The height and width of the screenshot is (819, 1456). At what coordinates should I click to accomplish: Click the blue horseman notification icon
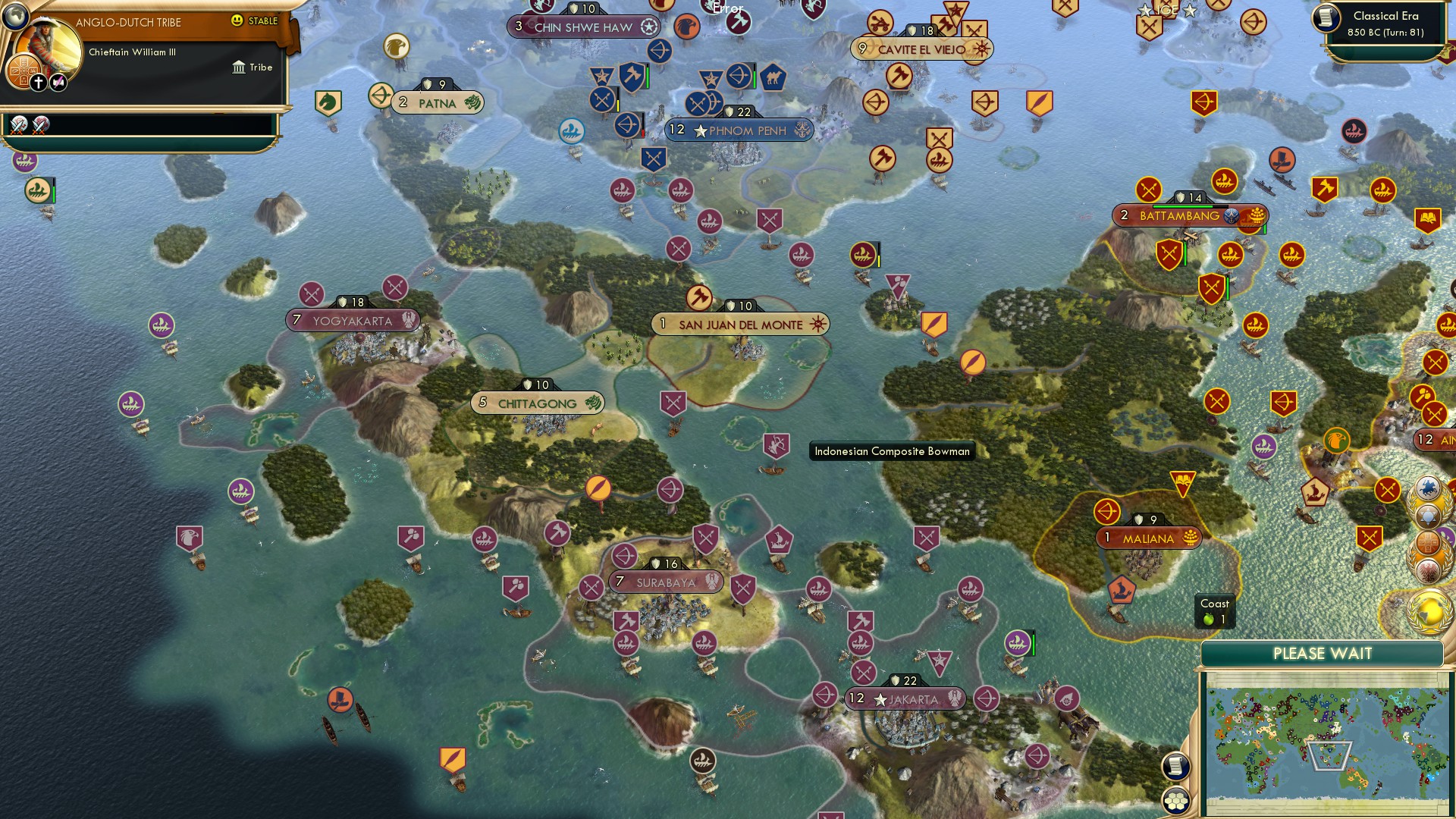coord(1429,488)
